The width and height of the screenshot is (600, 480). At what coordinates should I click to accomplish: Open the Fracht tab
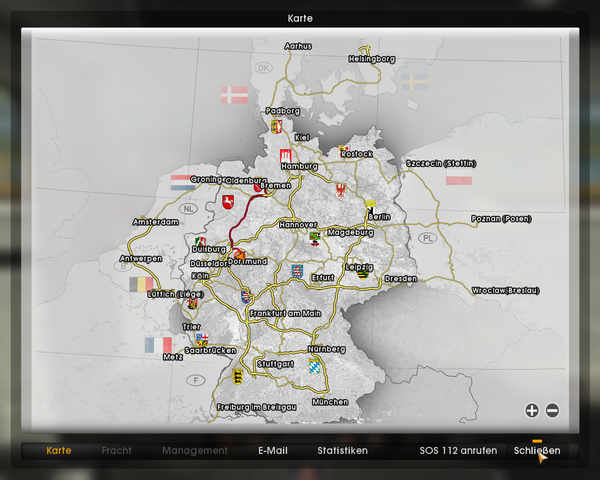(117, 451)
